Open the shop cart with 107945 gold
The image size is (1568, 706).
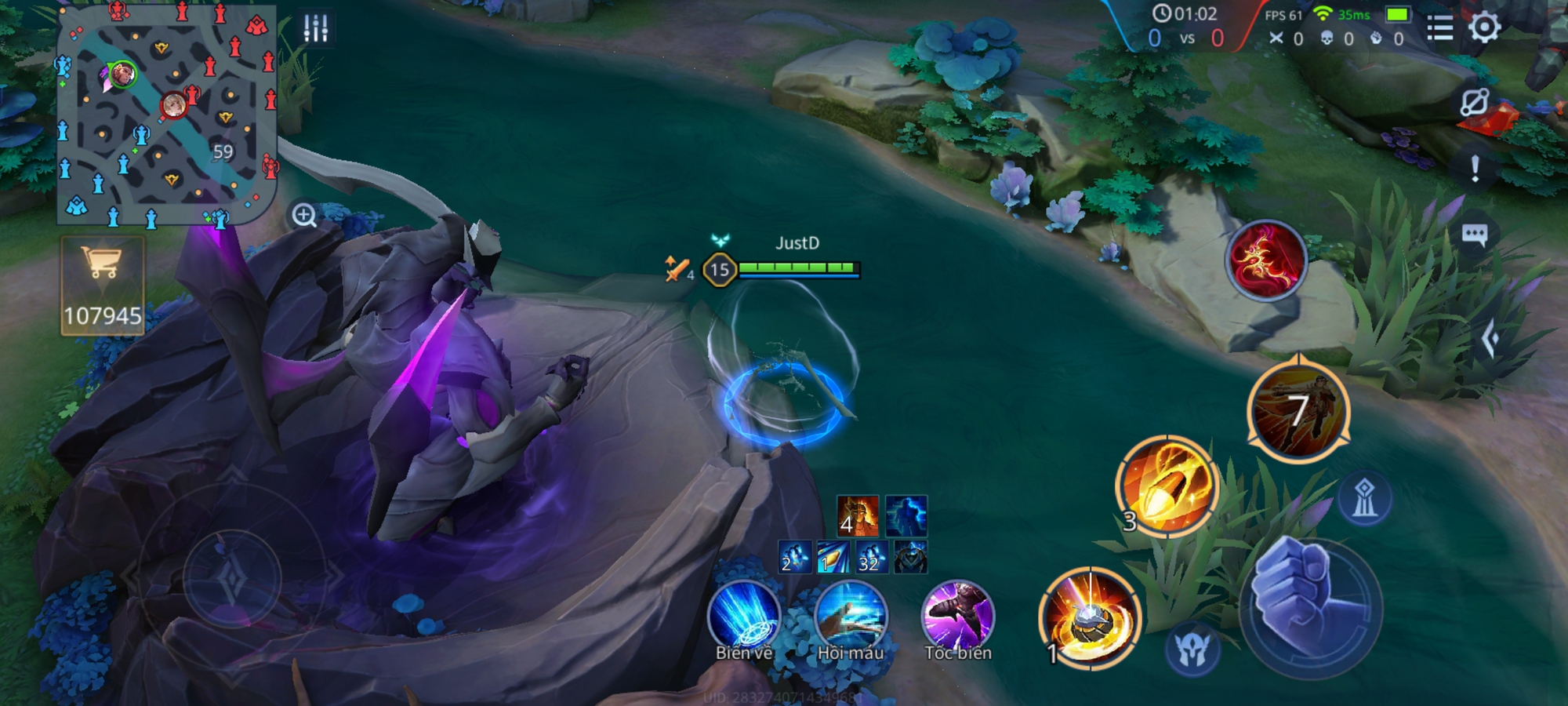[103, 286]
